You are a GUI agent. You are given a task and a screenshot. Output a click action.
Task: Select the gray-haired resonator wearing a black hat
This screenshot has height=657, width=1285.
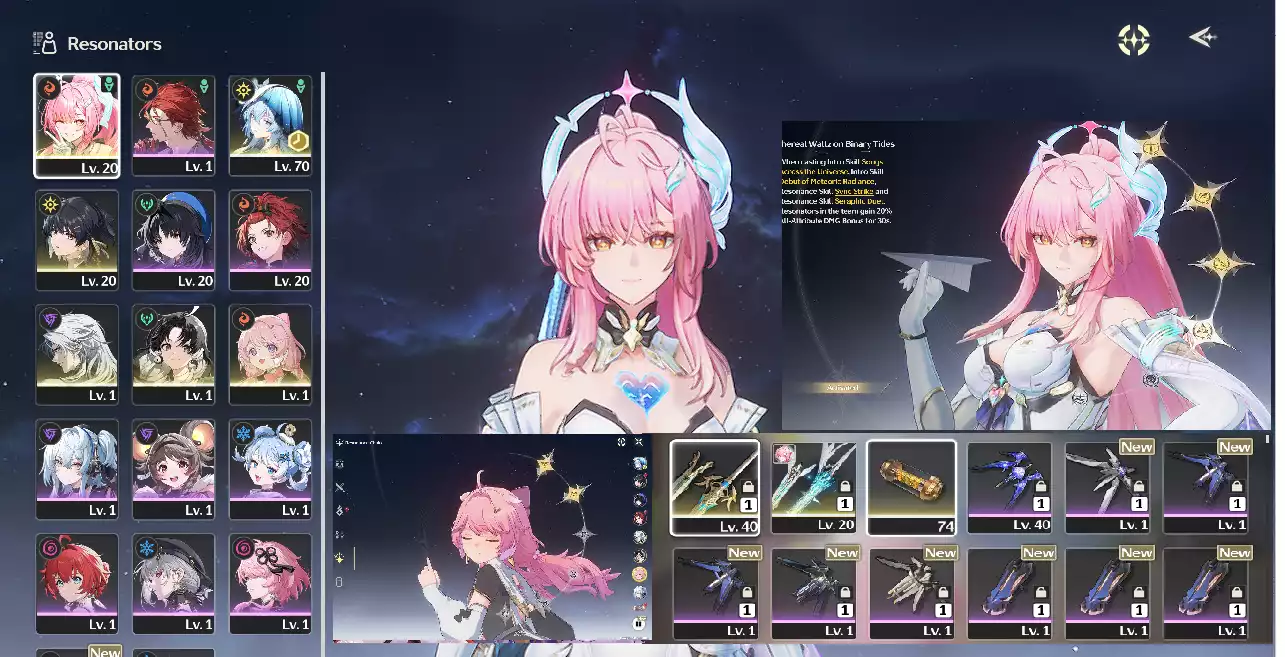[174, 583]
